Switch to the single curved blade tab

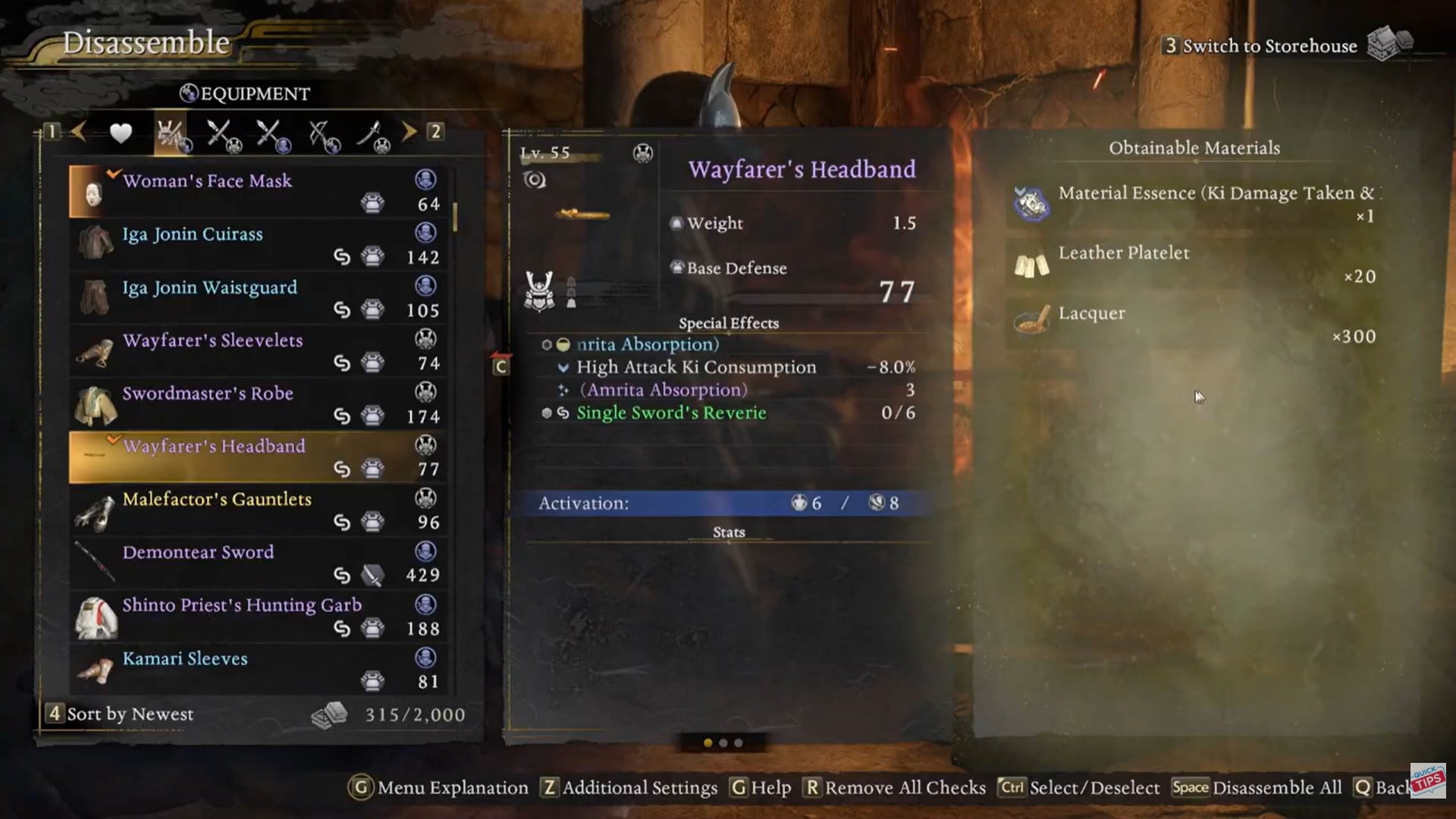coord(372,135)
